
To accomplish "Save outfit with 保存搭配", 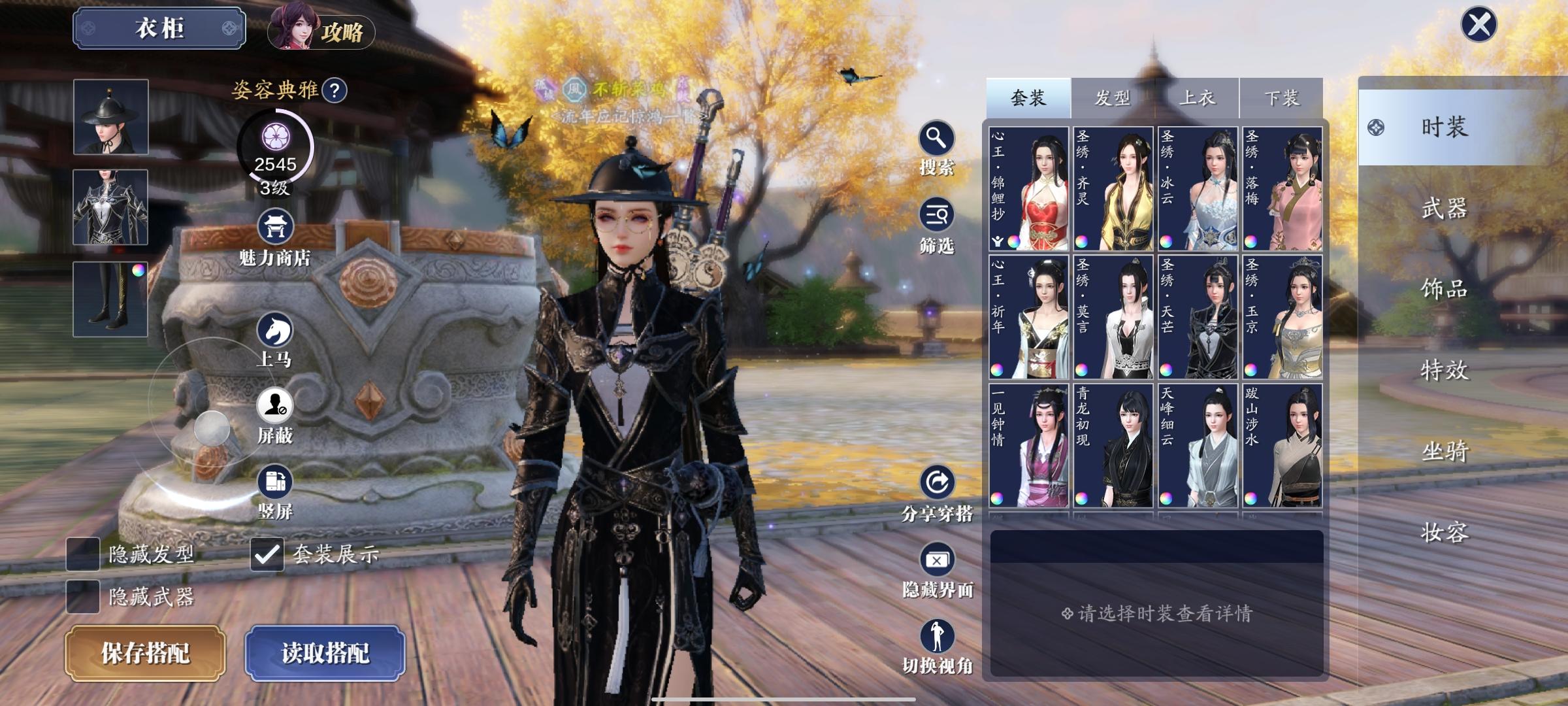I will coord(145,653).
